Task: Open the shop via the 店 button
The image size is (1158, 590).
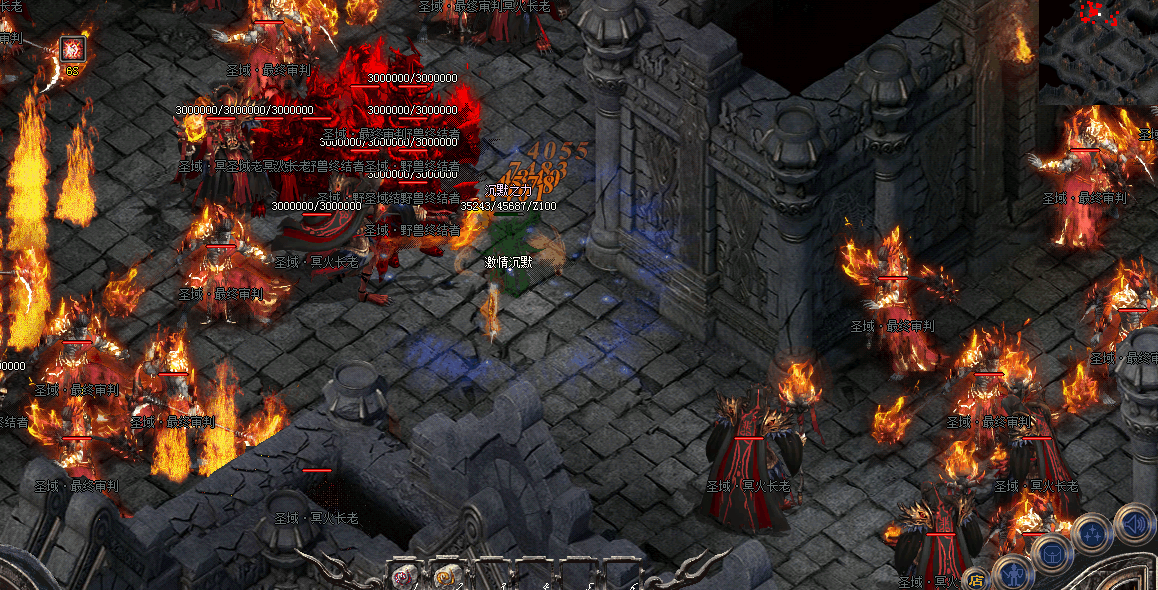Action: (976, 577)
